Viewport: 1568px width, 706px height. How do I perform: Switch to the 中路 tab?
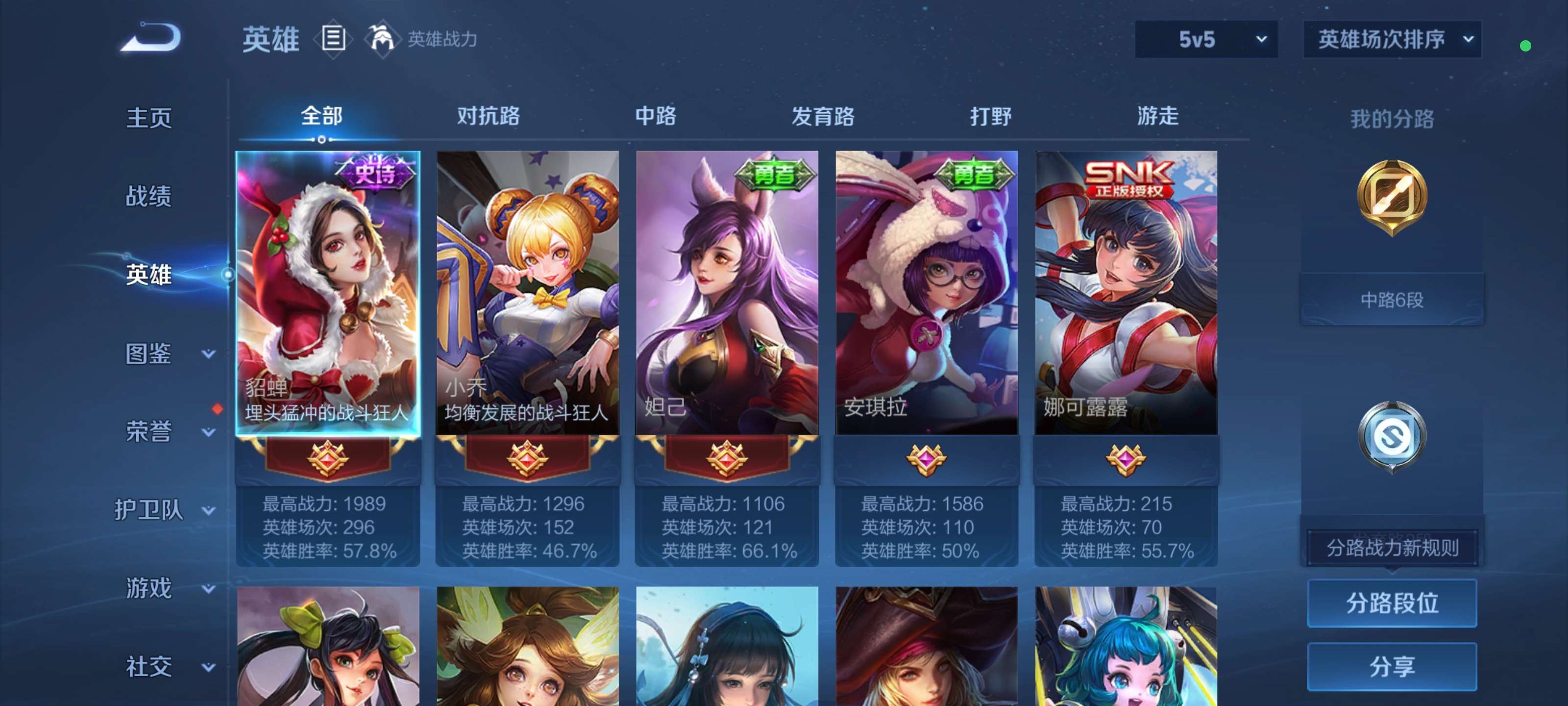(x=654, y=116)
